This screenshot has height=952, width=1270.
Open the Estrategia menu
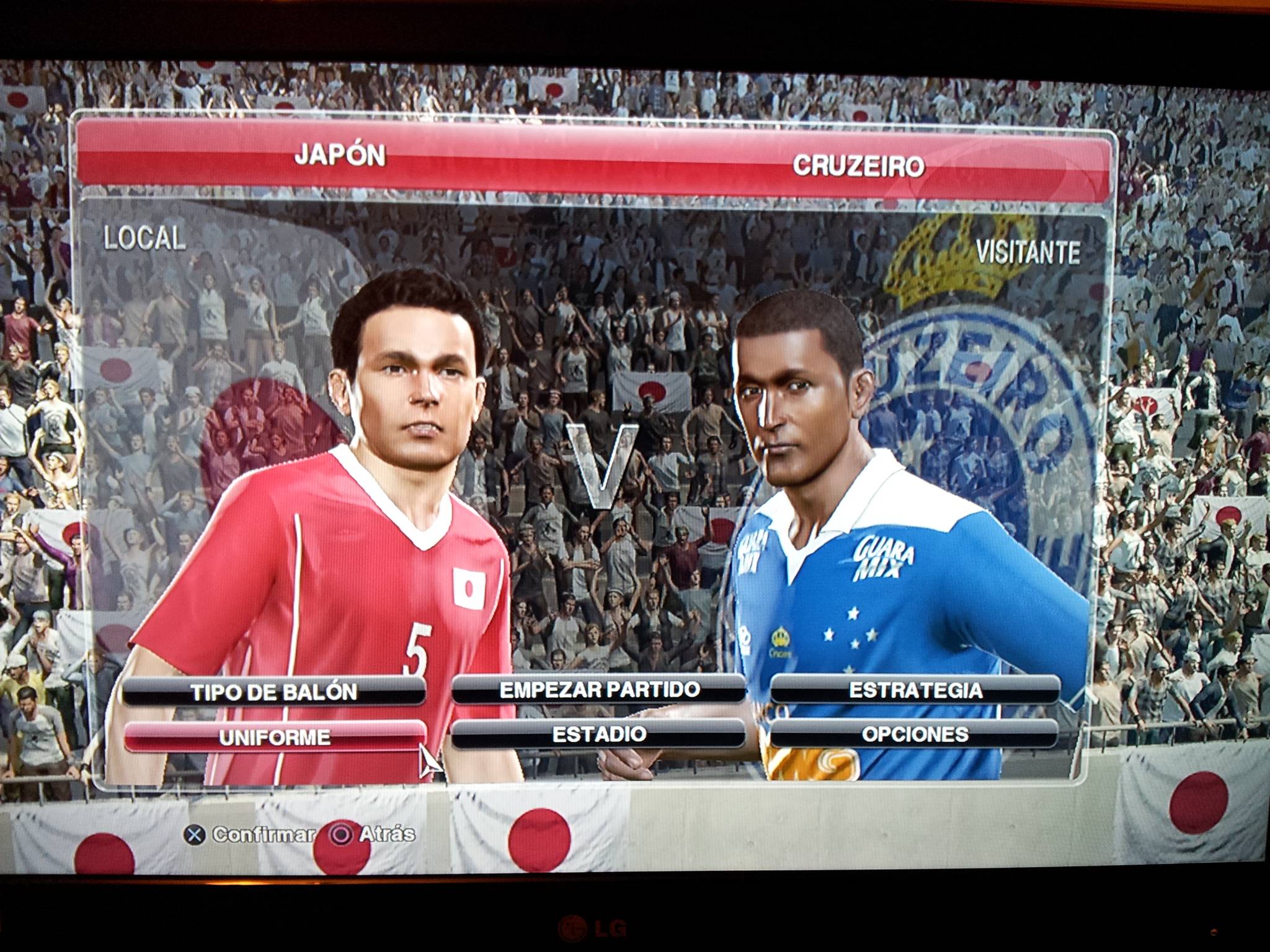[915, 690]
